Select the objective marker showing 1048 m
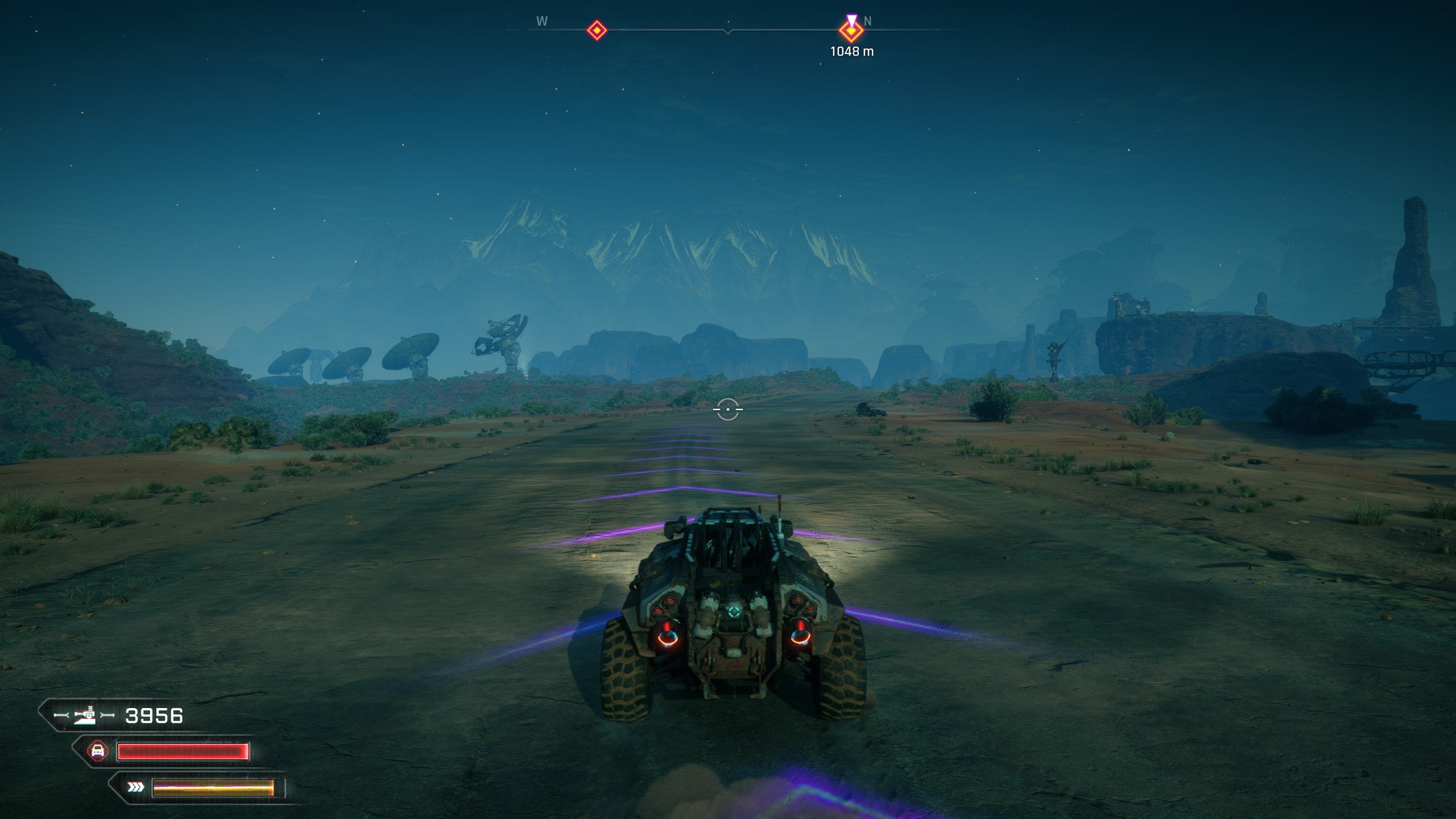 point(851,31)
